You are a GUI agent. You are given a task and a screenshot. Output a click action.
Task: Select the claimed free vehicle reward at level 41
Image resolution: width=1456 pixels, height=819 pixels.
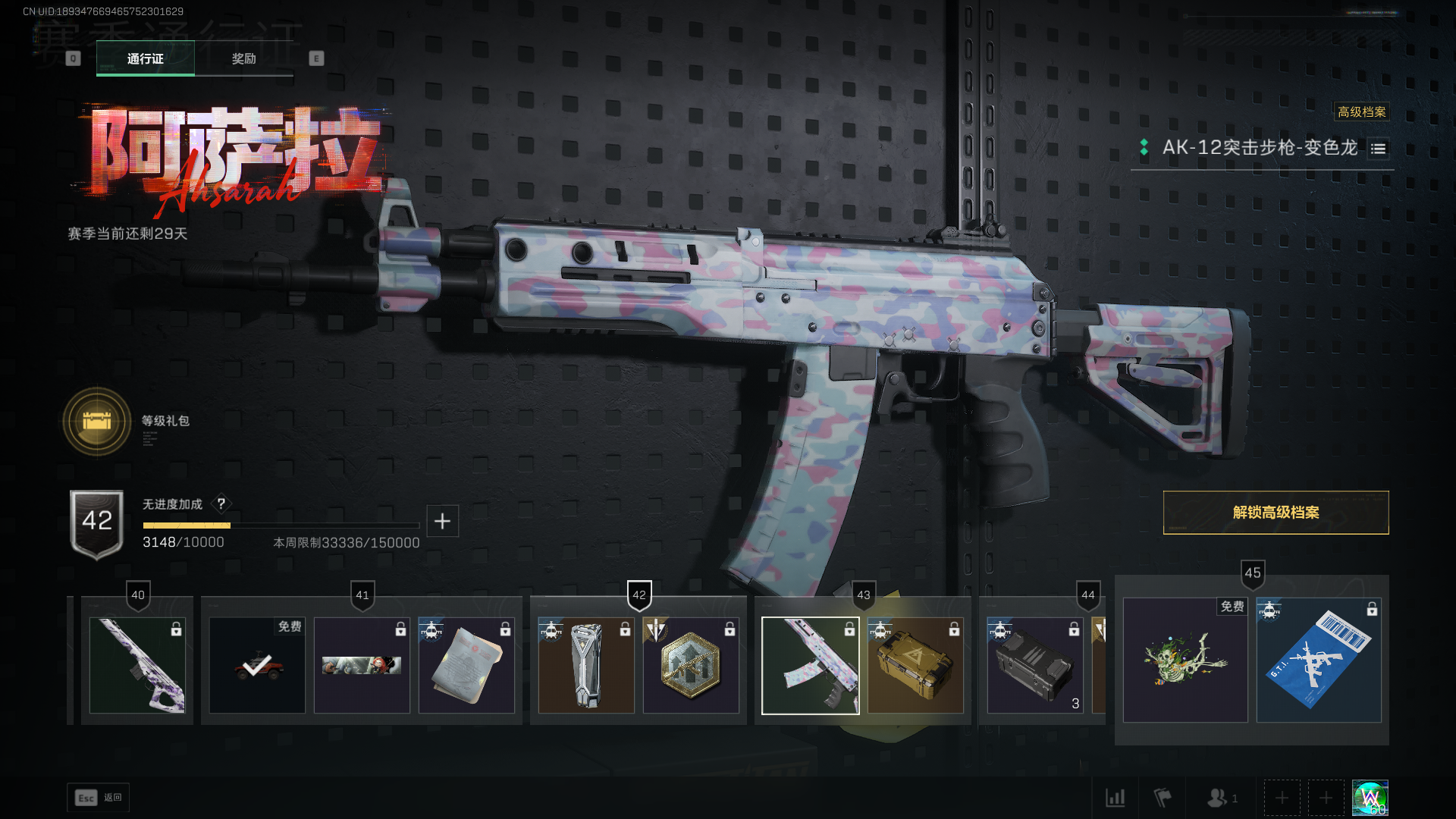(x=257, y=666)
